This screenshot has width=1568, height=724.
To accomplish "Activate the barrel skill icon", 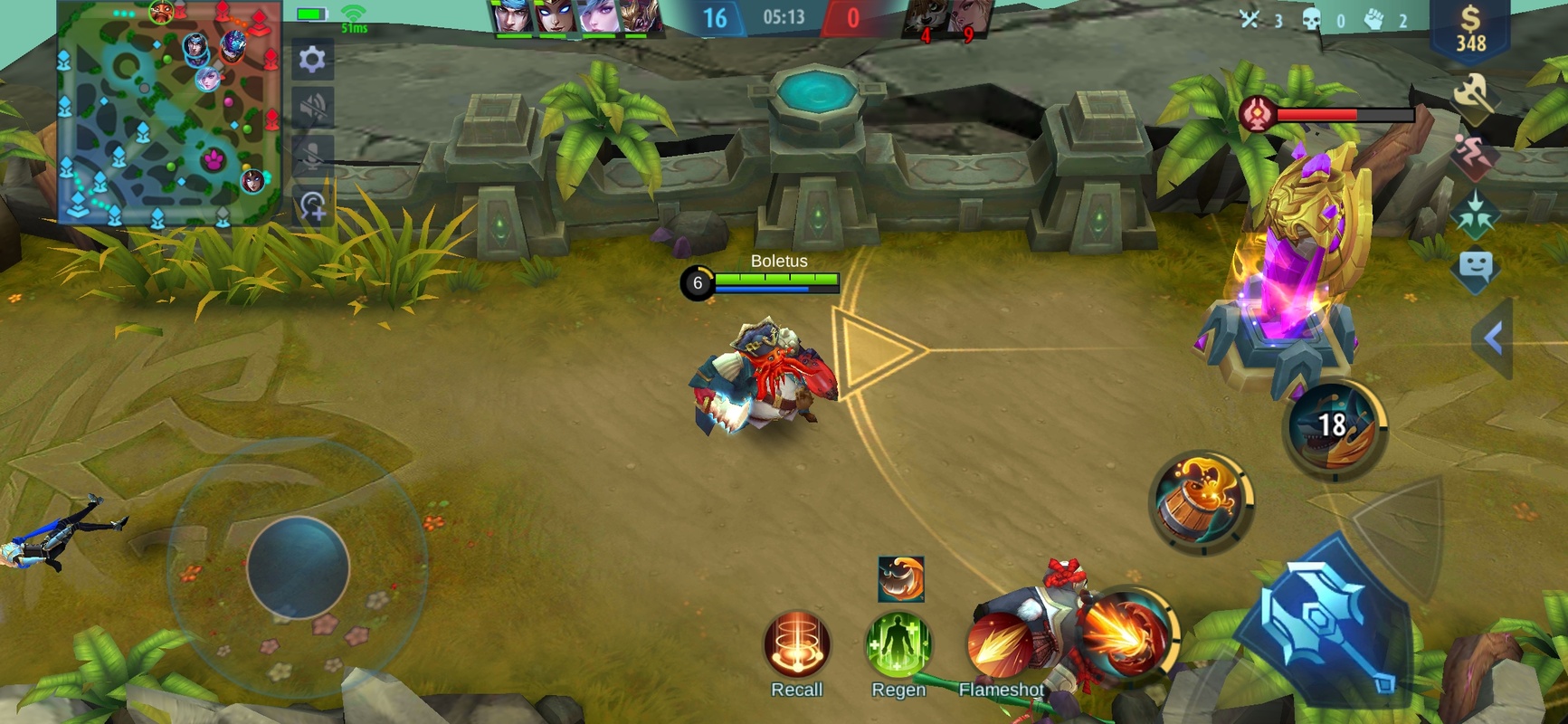I will click(1201, 502).
